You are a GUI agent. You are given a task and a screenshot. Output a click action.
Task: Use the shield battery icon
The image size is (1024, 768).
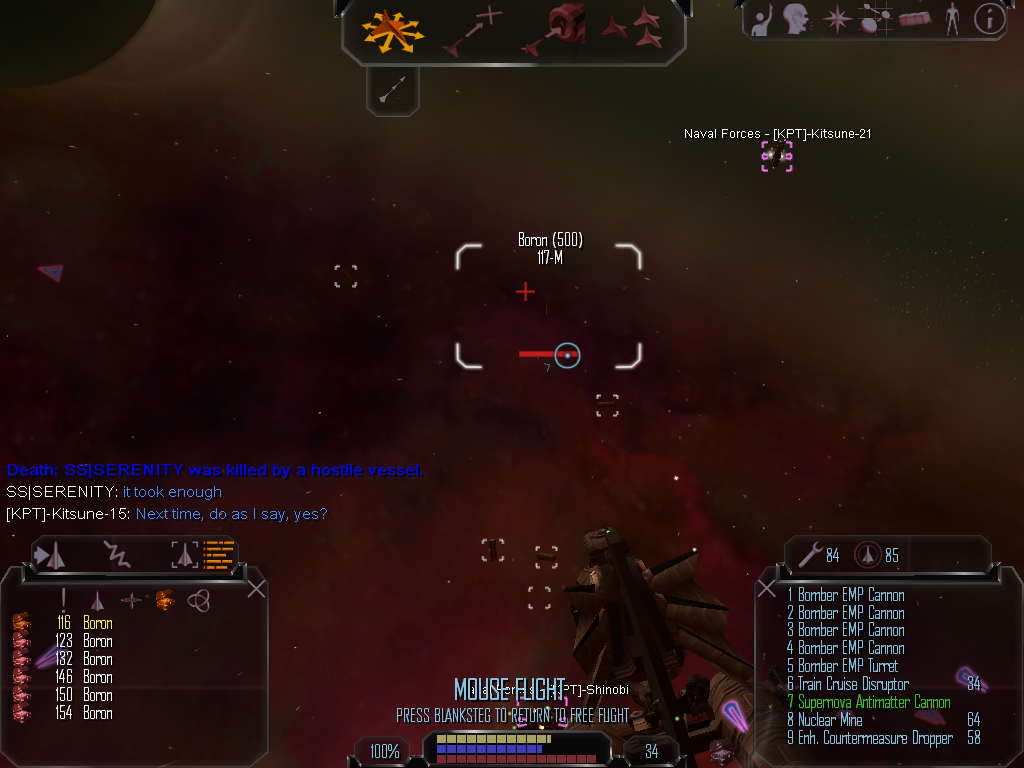[x=867, y=554]
